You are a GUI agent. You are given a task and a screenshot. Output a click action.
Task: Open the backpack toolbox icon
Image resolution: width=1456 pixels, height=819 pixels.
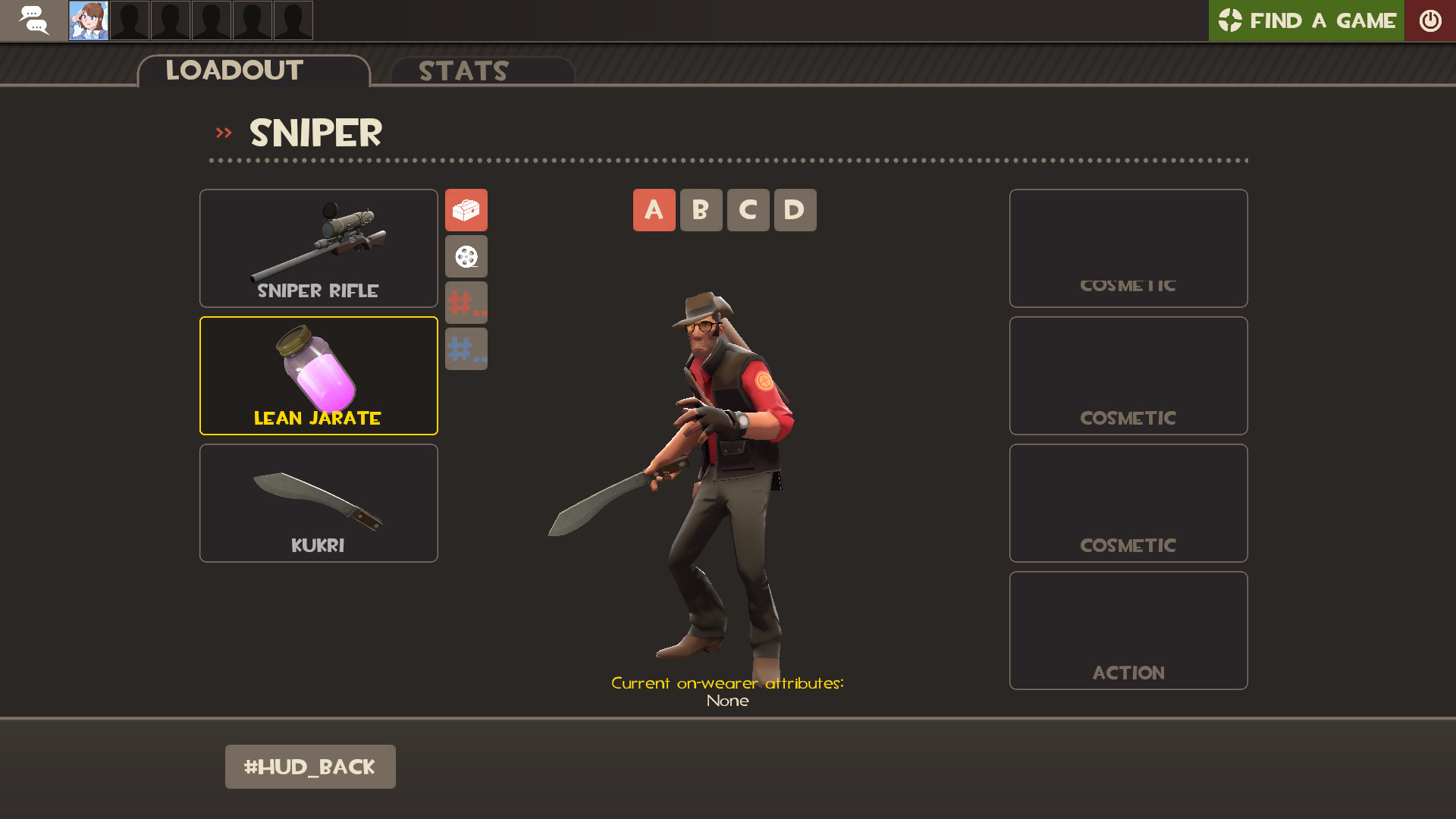466,210
